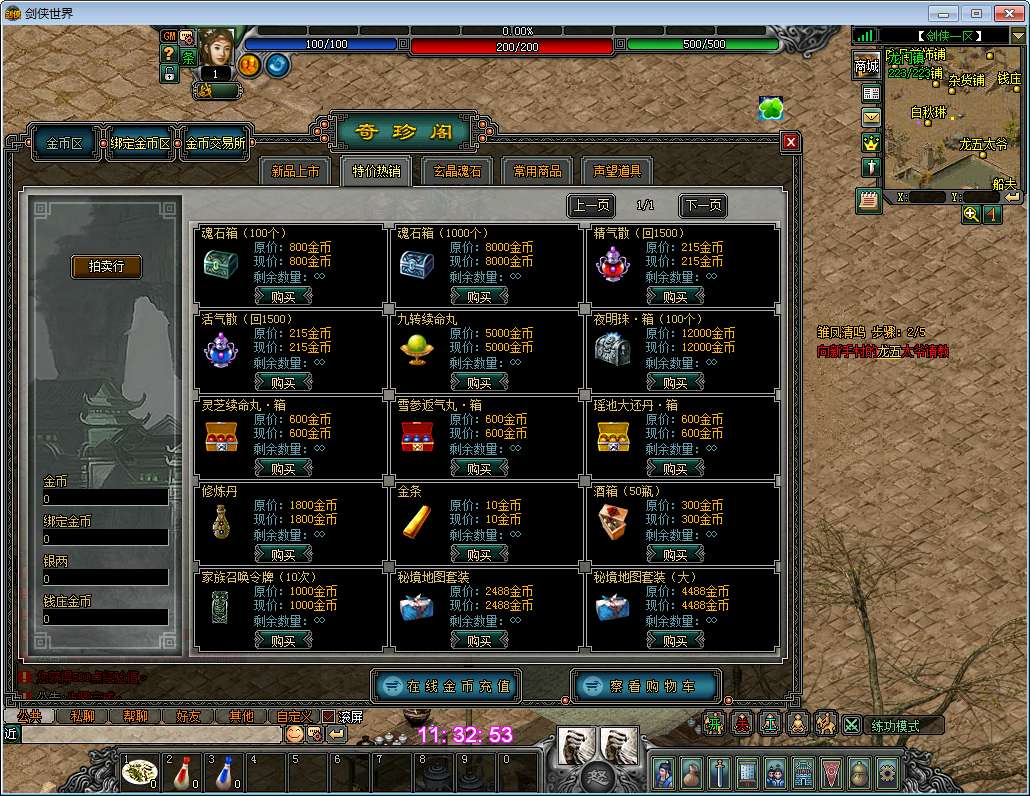The width and height of the screenshot is (1030, 796).
Task: Minimize the 剑侠世界 game window
Action: point(943,13)
